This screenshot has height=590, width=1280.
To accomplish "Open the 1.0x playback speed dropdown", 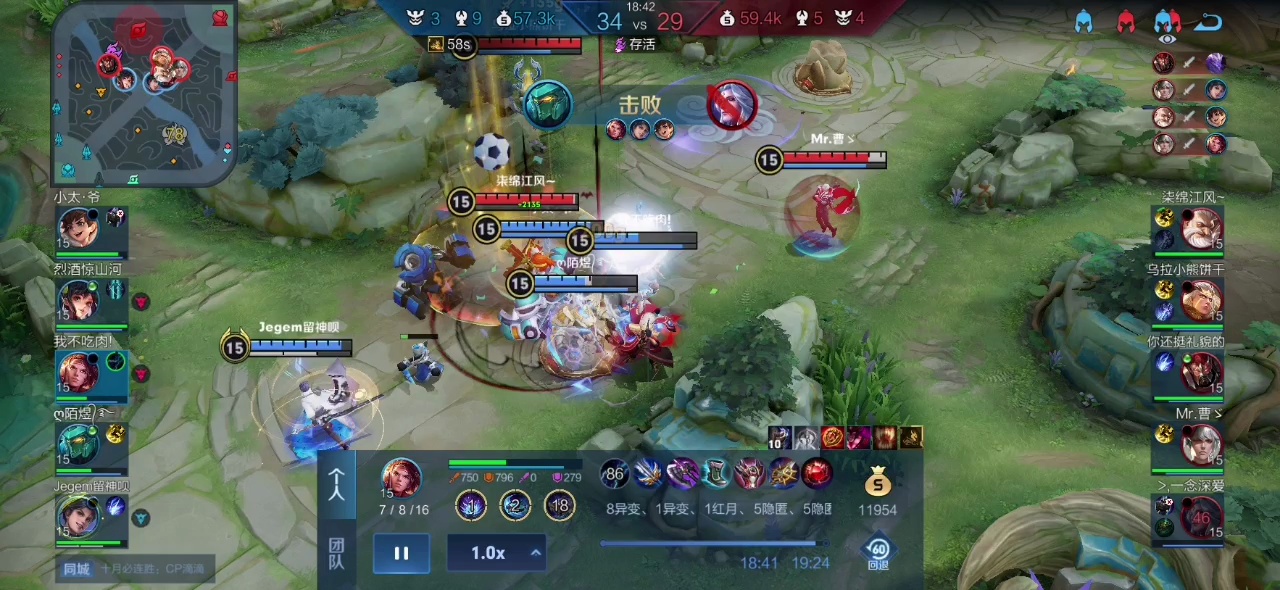I will pyautogui.click(x=496, y=553).
